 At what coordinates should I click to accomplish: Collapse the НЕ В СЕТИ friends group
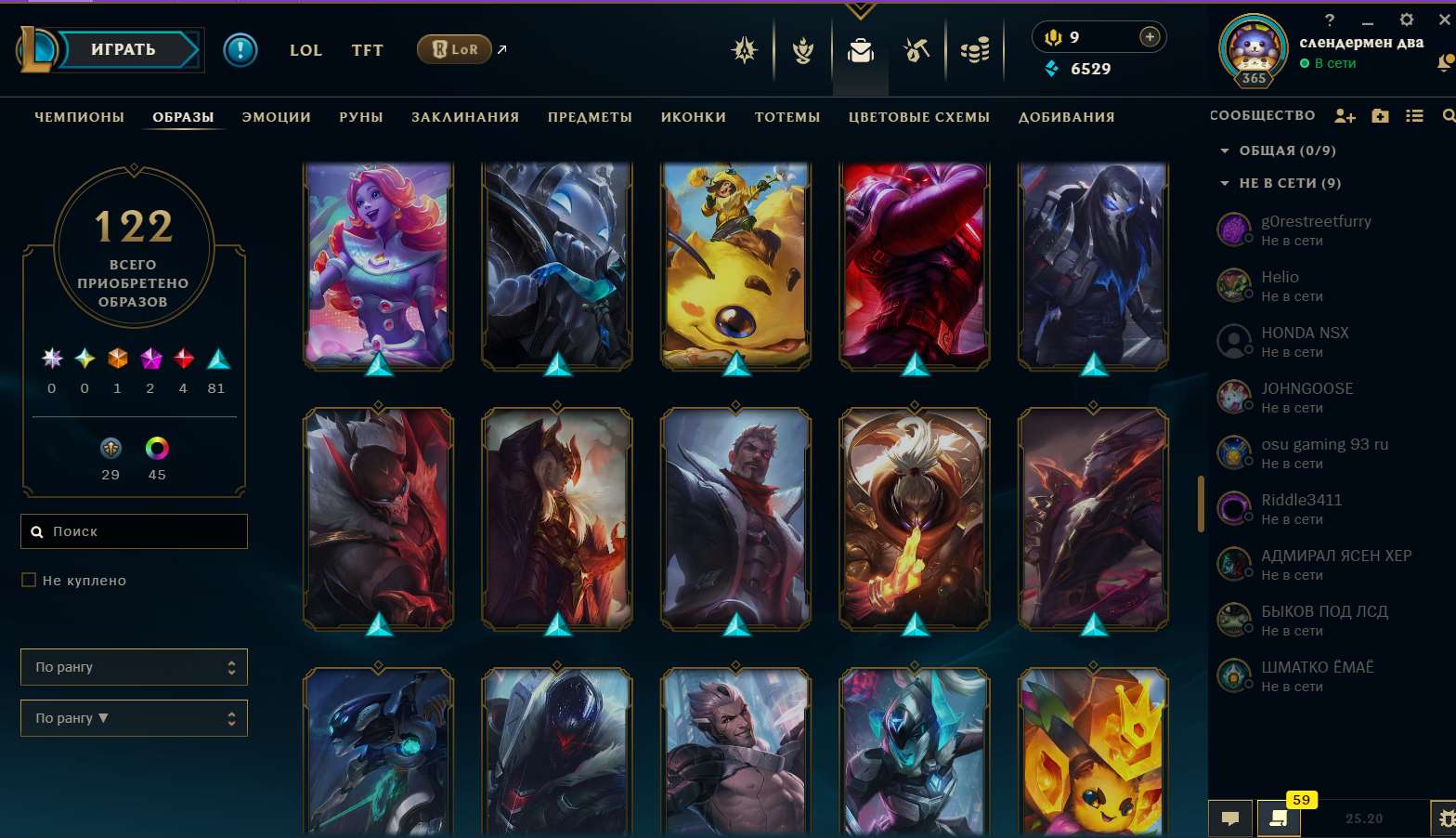point(1227,183)
